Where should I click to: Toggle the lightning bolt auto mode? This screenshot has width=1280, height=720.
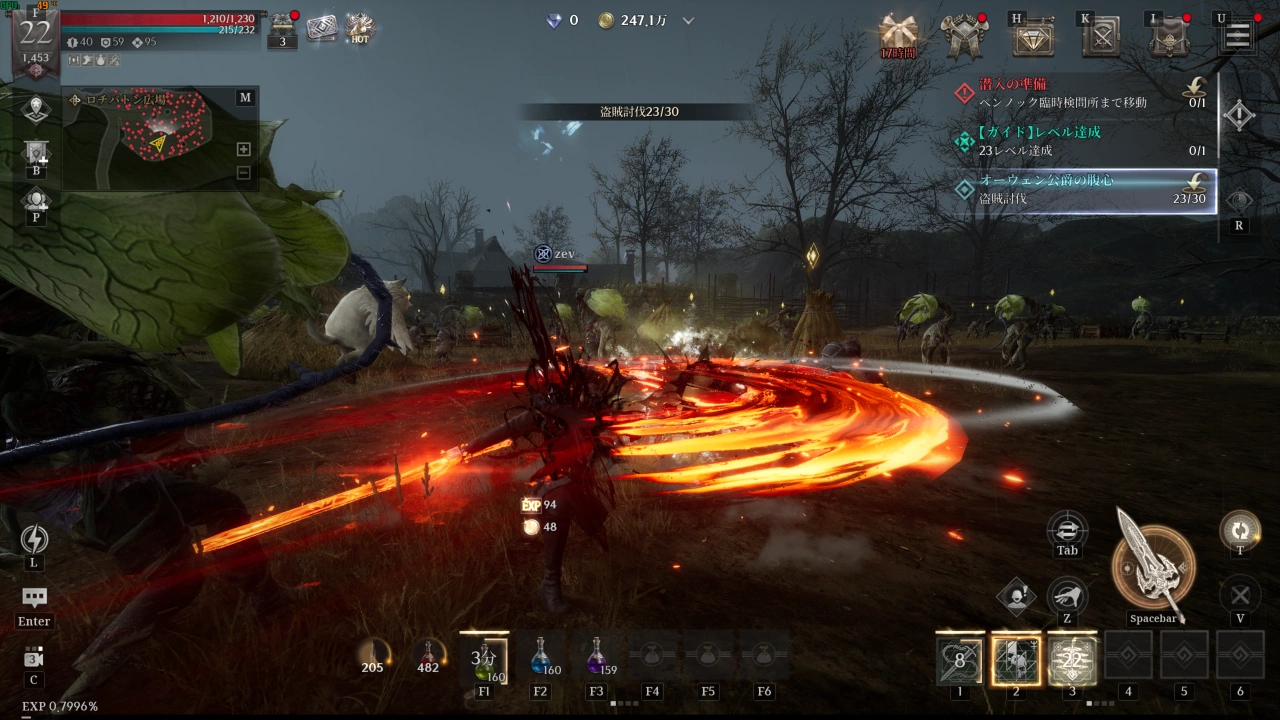(34, 540)
